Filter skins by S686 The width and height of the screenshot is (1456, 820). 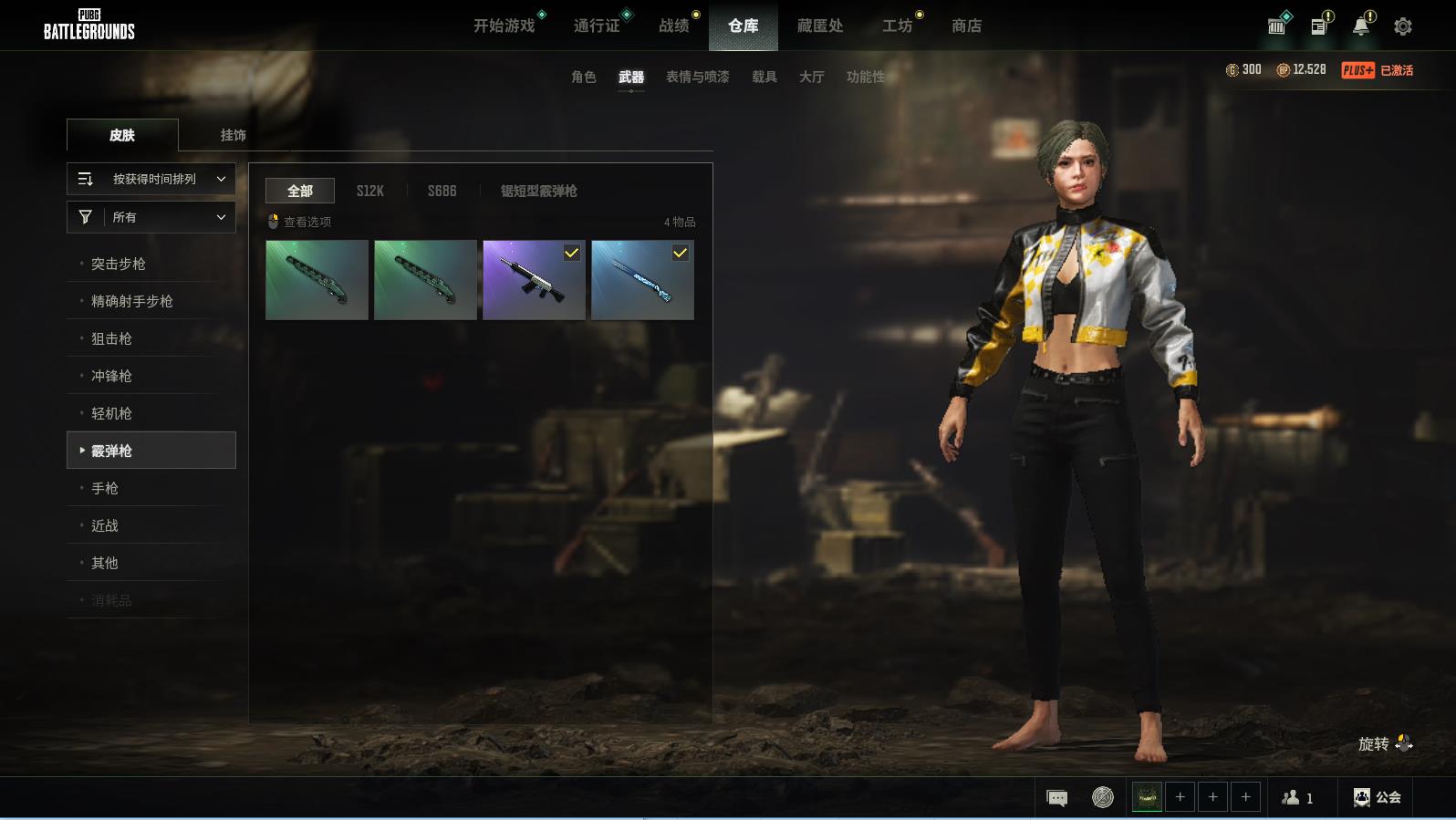[x=442, y=191]
